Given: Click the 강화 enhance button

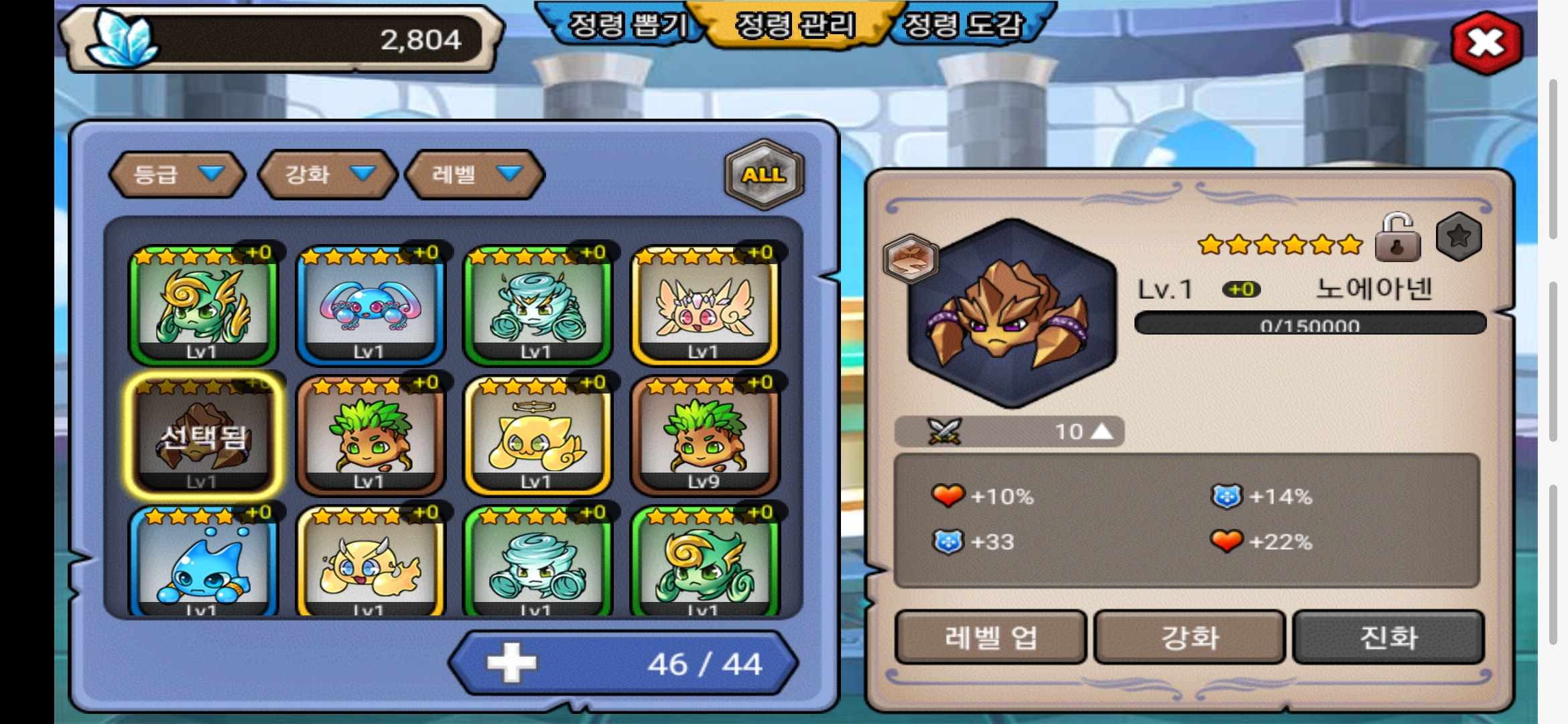Looking at the screenshot, I should (1189, 638).
